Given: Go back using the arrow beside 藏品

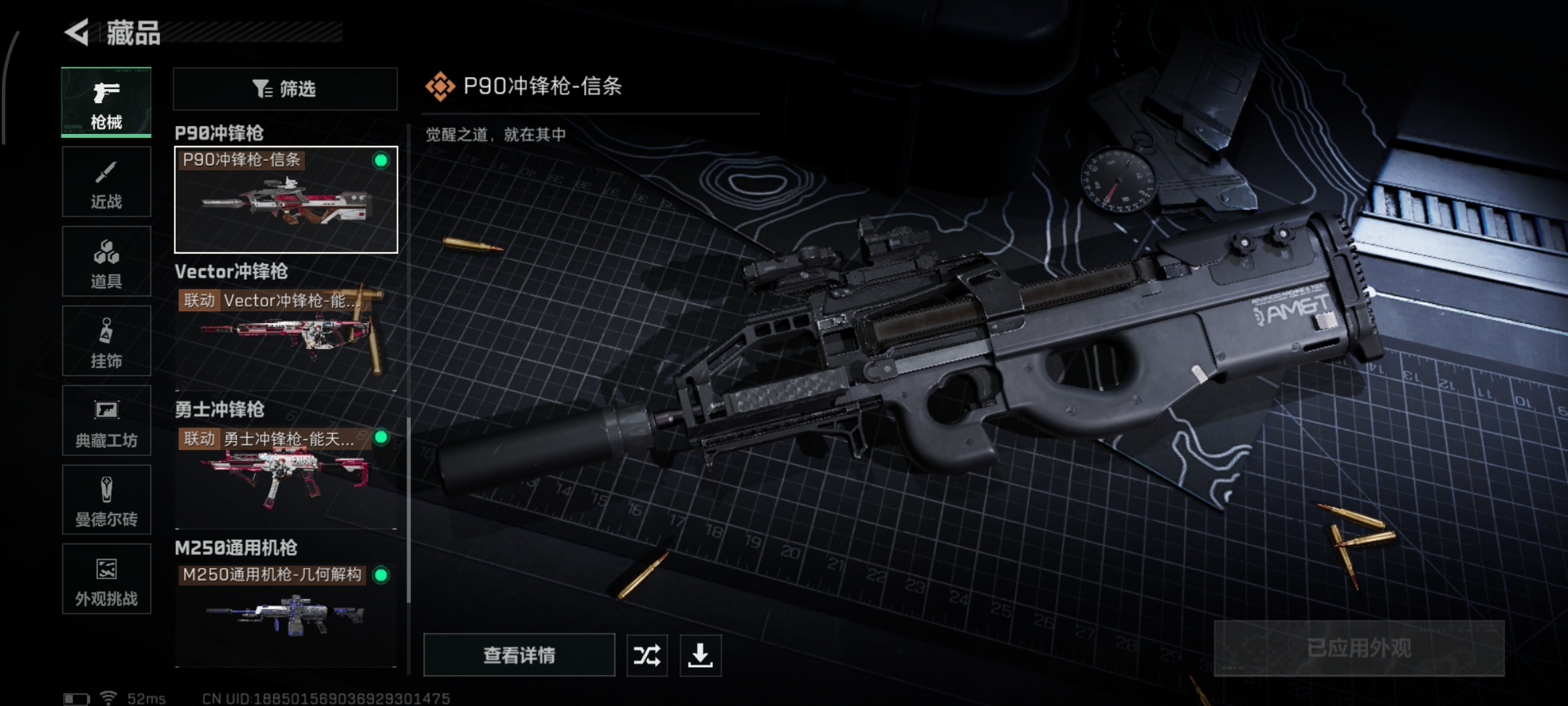Looking at the screenshot, I should (77, 32).
